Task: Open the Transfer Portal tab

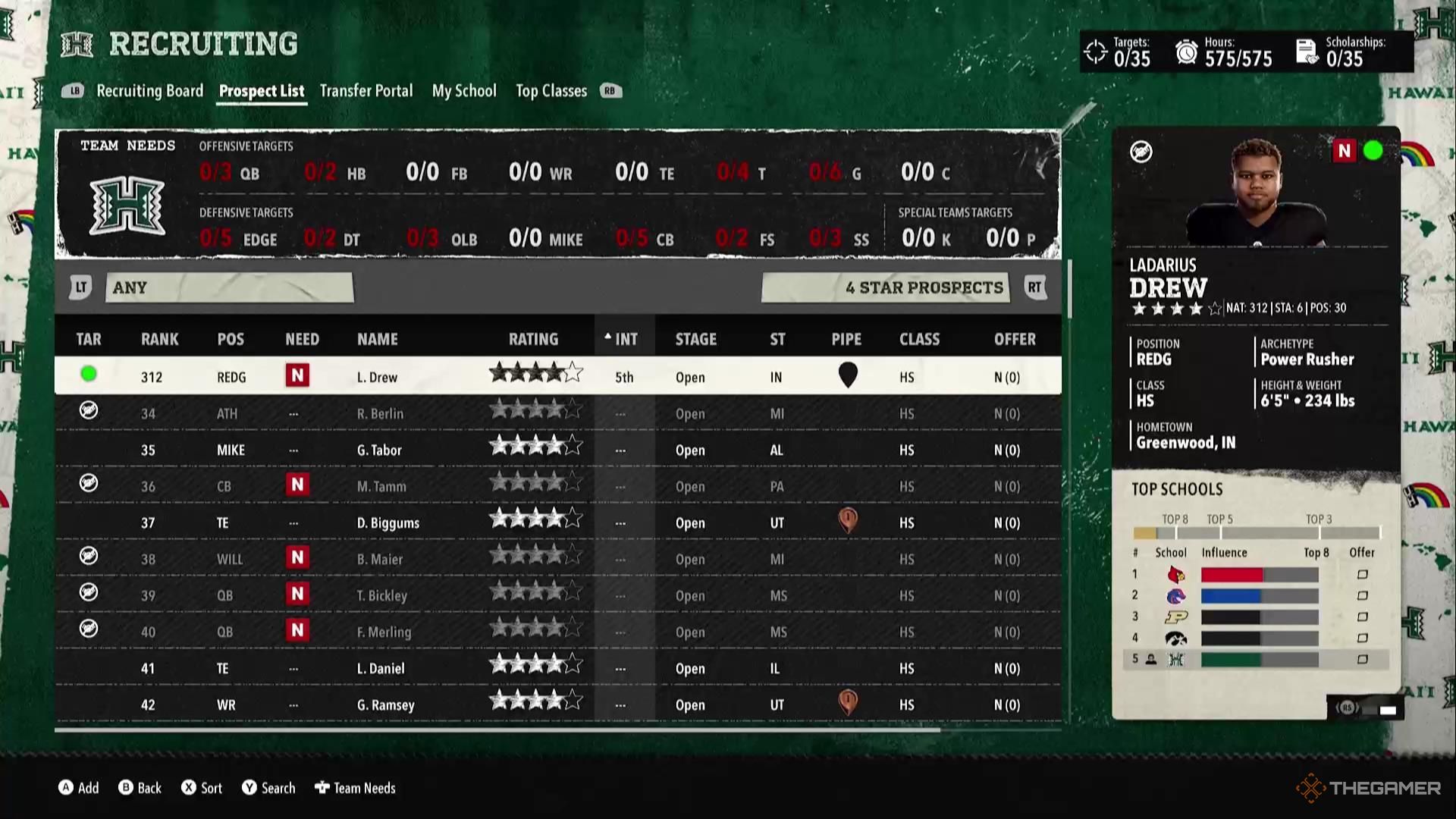Action: [x=366, y=91]
